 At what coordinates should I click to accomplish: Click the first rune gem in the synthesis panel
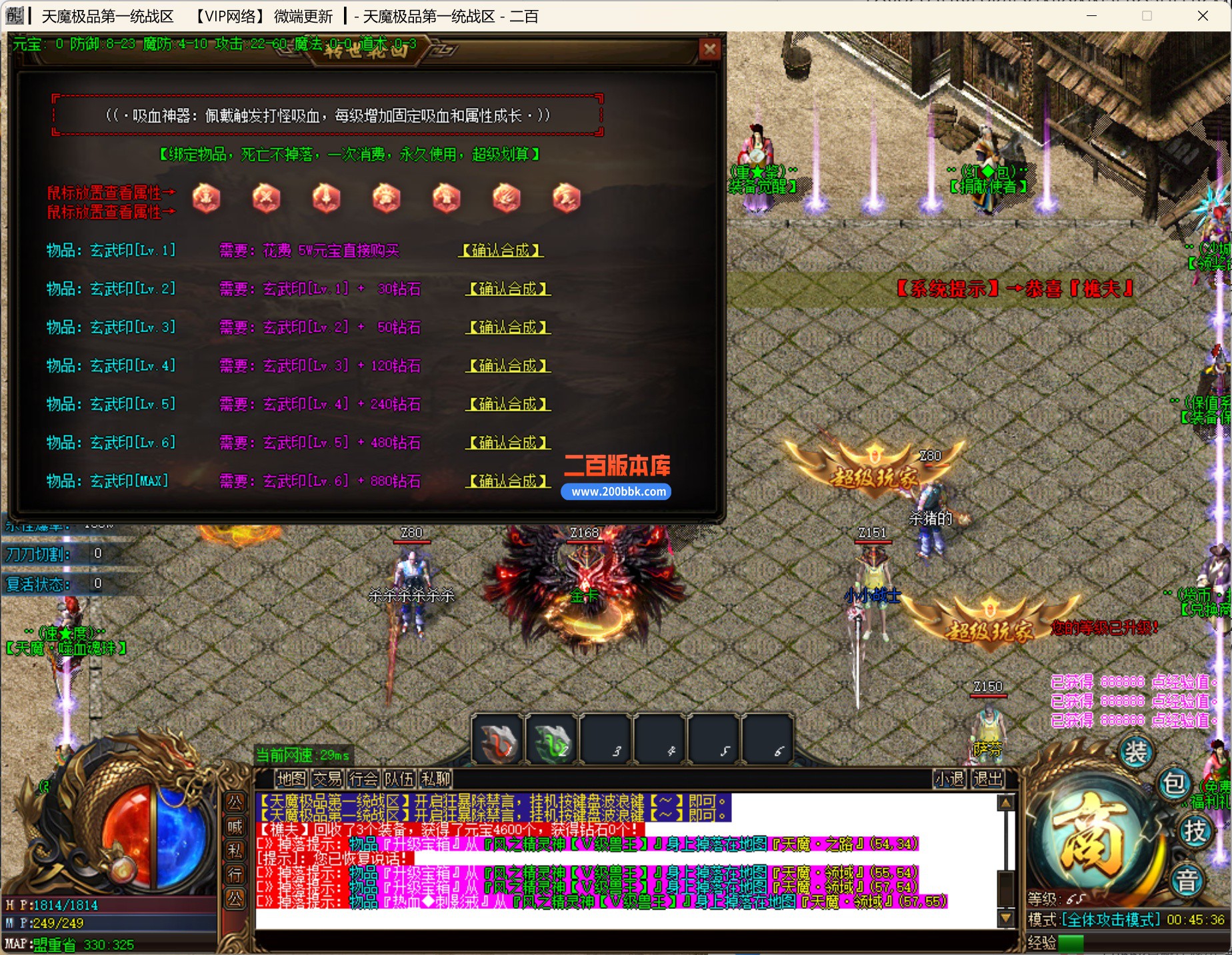click(x=206, y=197)
